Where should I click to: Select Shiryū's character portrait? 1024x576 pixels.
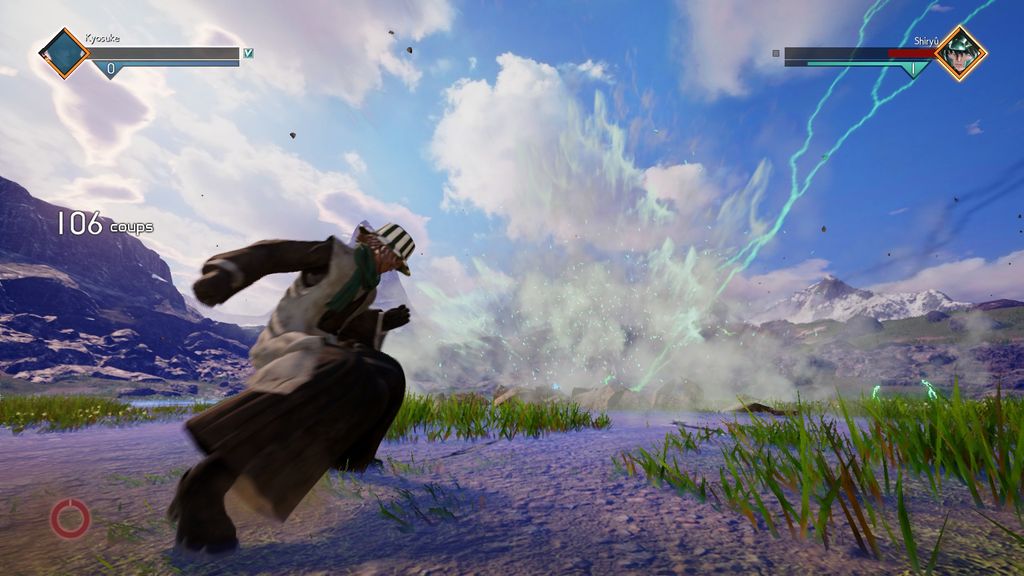click(x=960, y=53)
